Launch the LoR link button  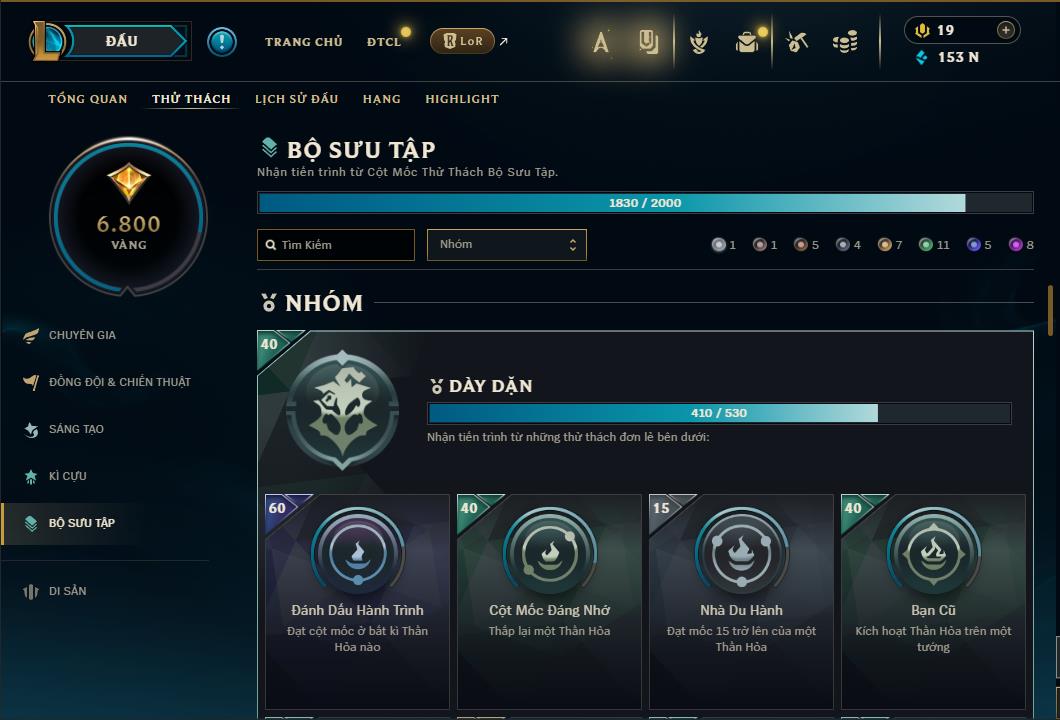tap(462, 41)
